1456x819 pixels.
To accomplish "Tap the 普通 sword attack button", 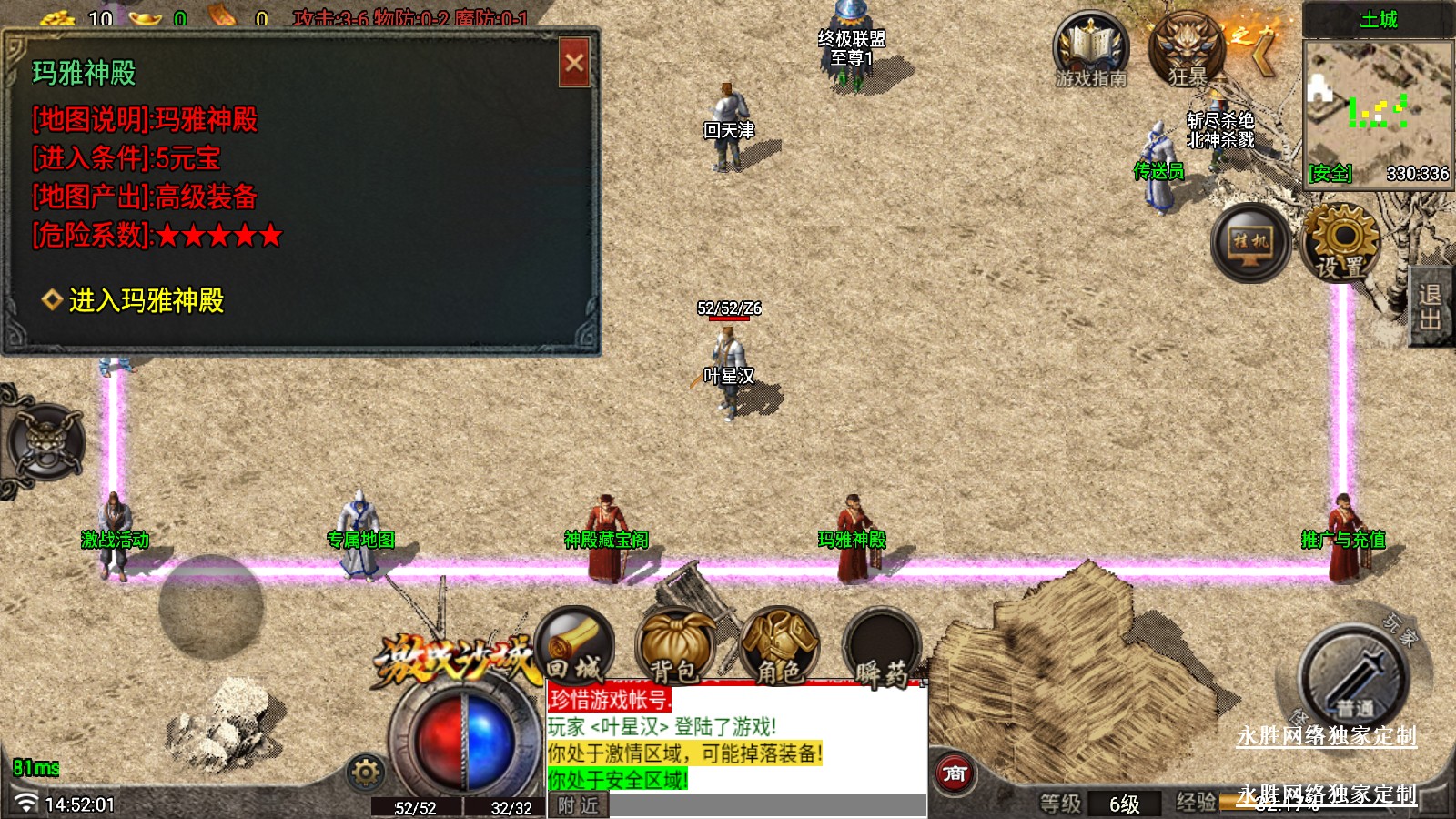I will coord(1354,678).
